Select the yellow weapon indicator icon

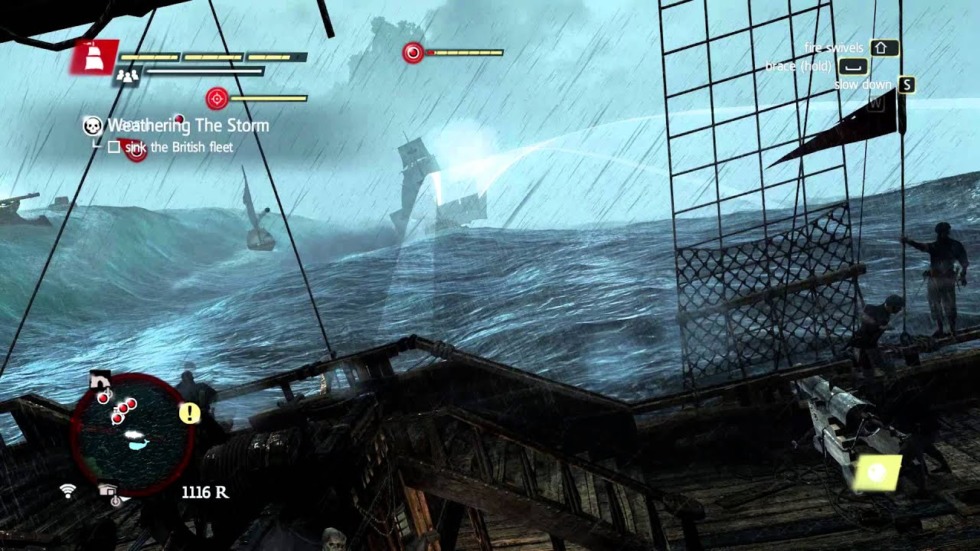(878, 471)
